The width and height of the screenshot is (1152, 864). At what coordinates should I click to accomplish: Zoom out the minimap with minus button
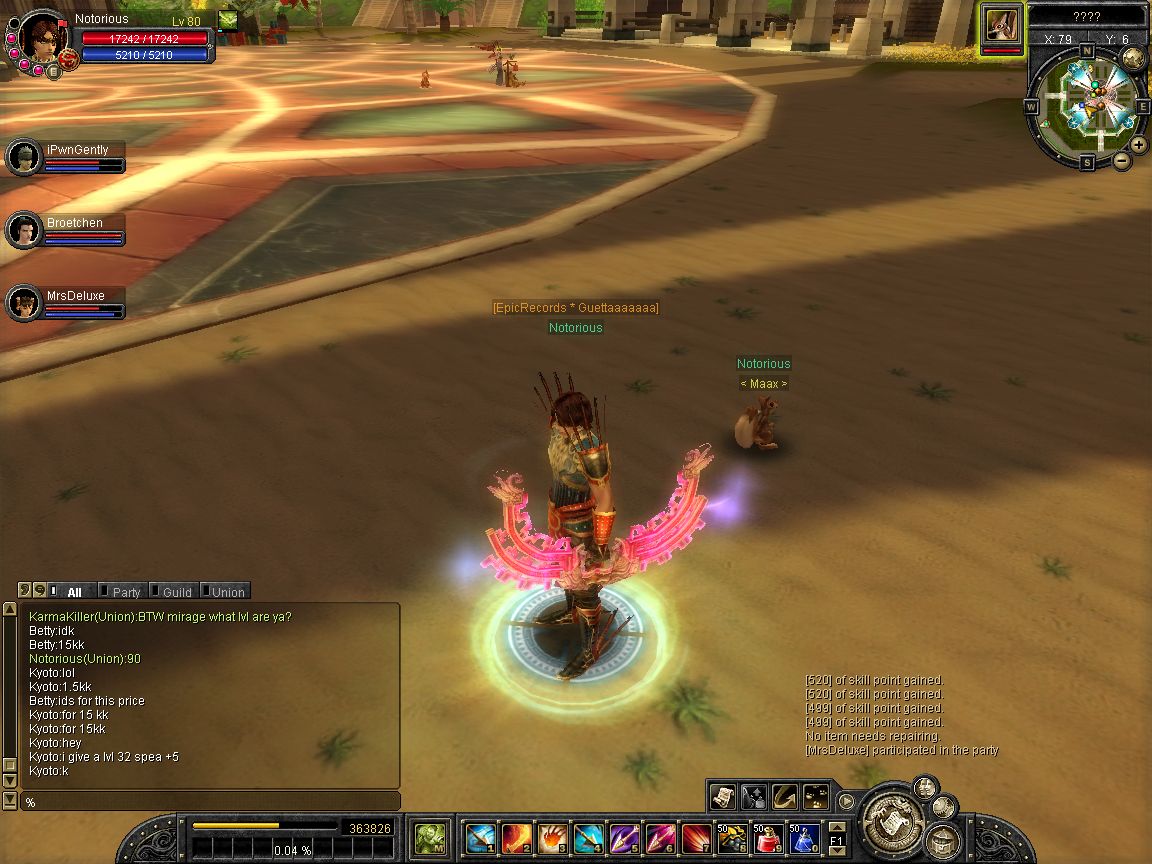pyautogui.click(x=1122, y=160)
